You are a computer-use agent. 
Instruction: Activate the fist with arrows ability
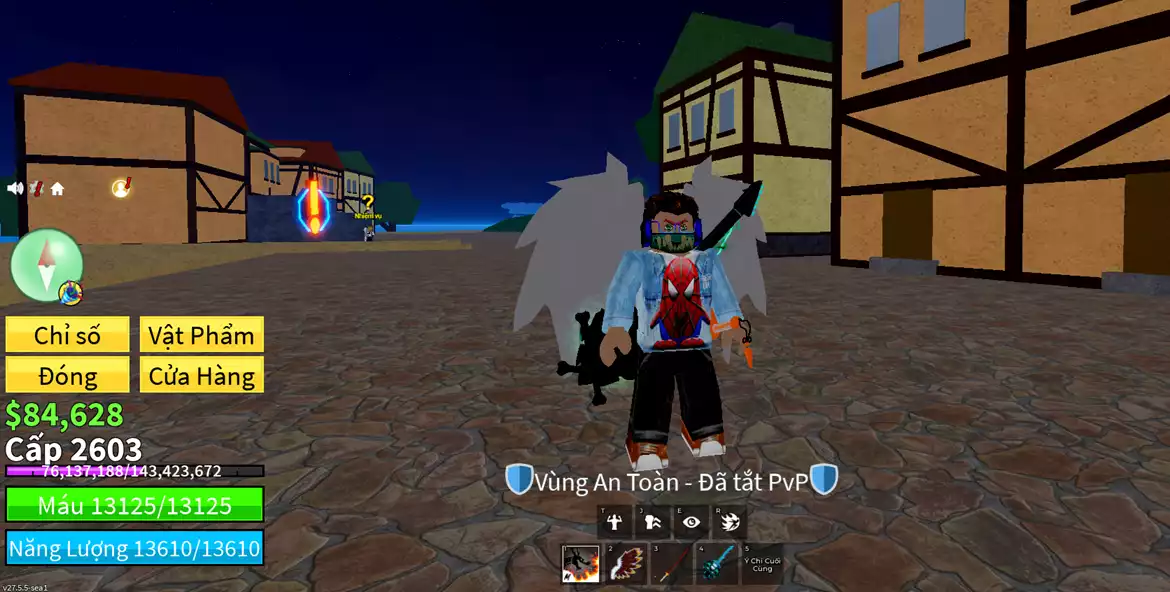[x=653, y=521]
